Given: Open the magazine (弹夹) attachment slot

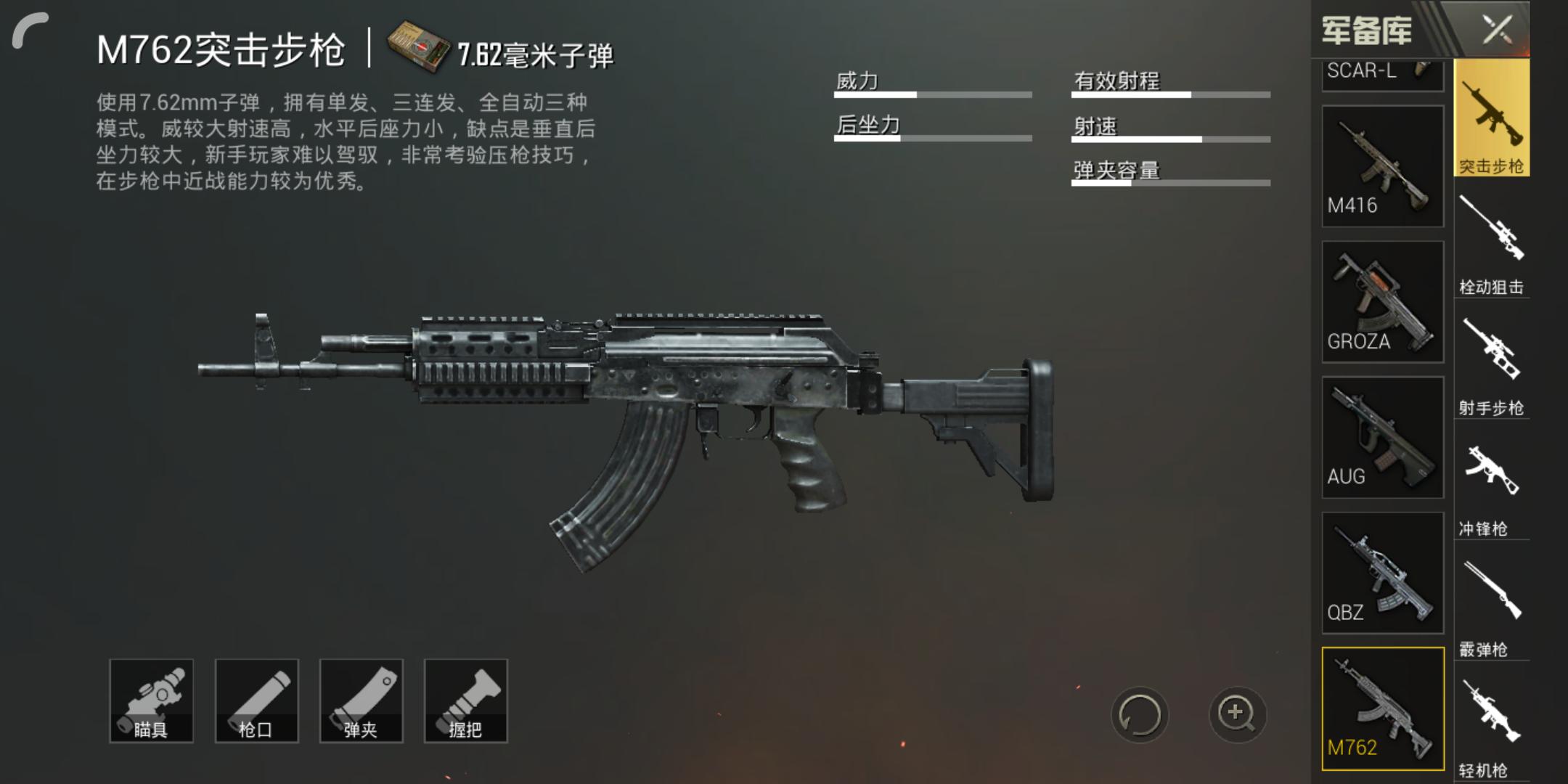Looking at the screenshot, I should click(361, 701).
